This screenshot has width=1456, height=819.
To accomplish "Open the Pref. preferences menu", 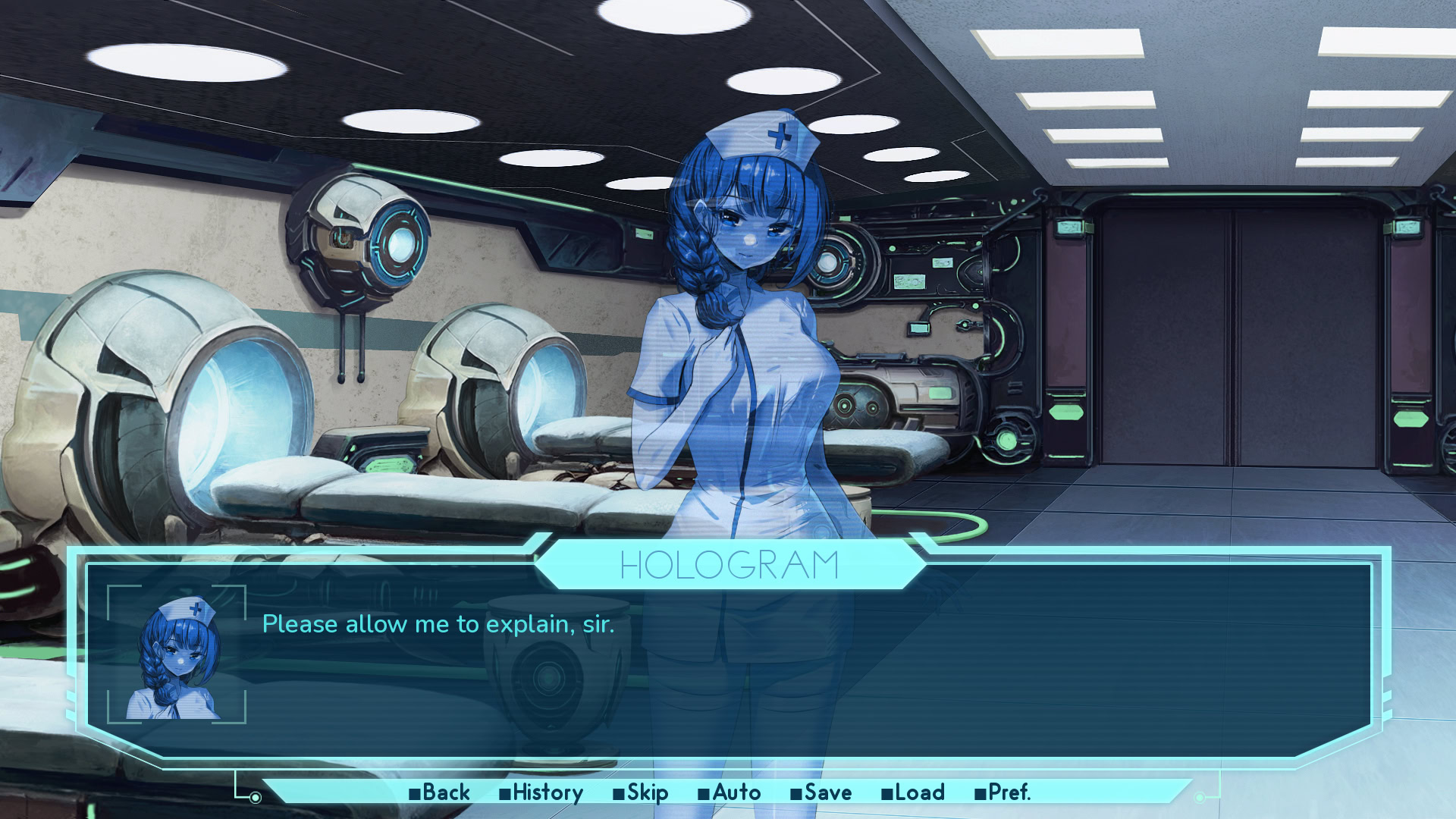I will tap(1003, 792).
